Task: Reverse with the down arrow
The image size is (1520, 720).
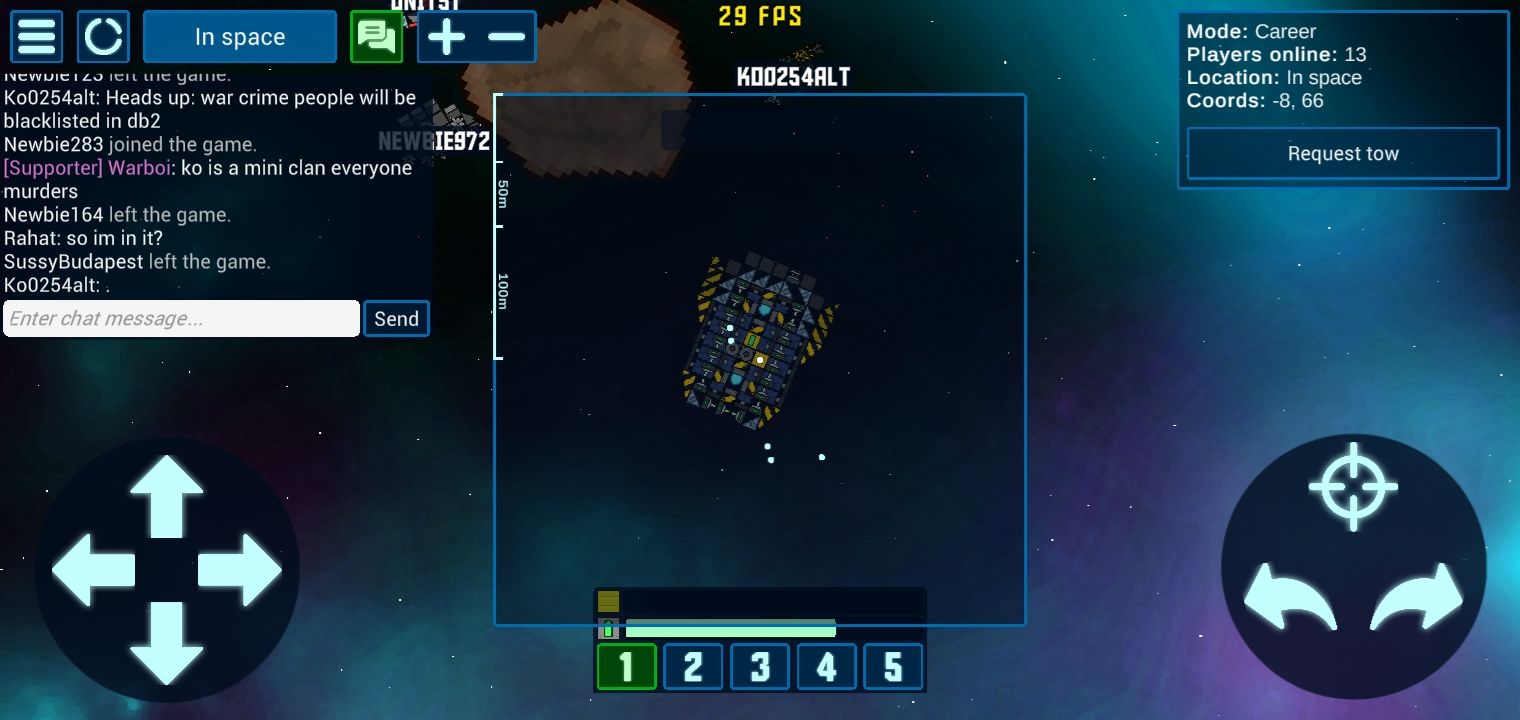Action: point(167,642)
